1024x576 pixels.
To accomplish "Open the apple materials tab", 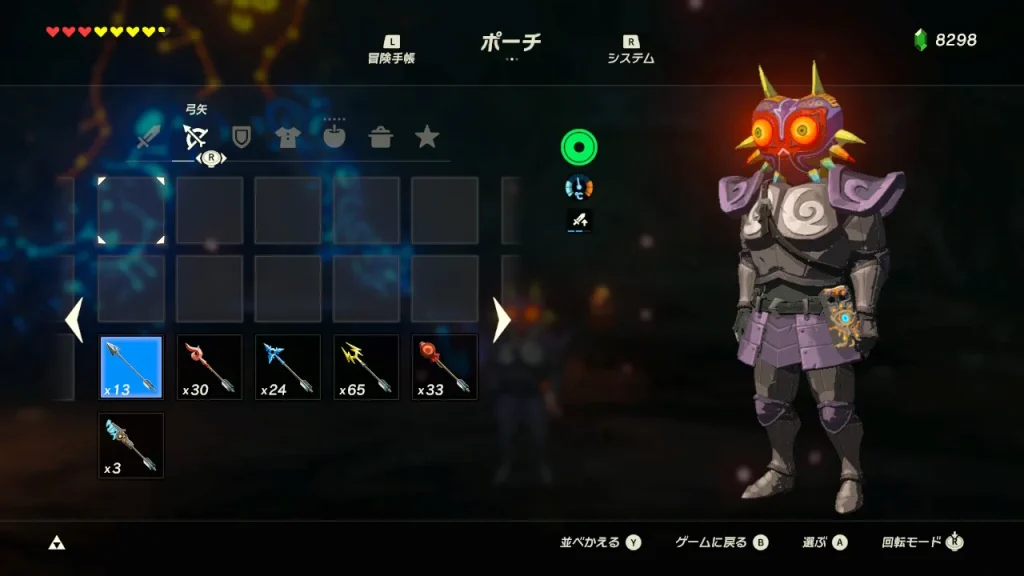I will 334,137.
